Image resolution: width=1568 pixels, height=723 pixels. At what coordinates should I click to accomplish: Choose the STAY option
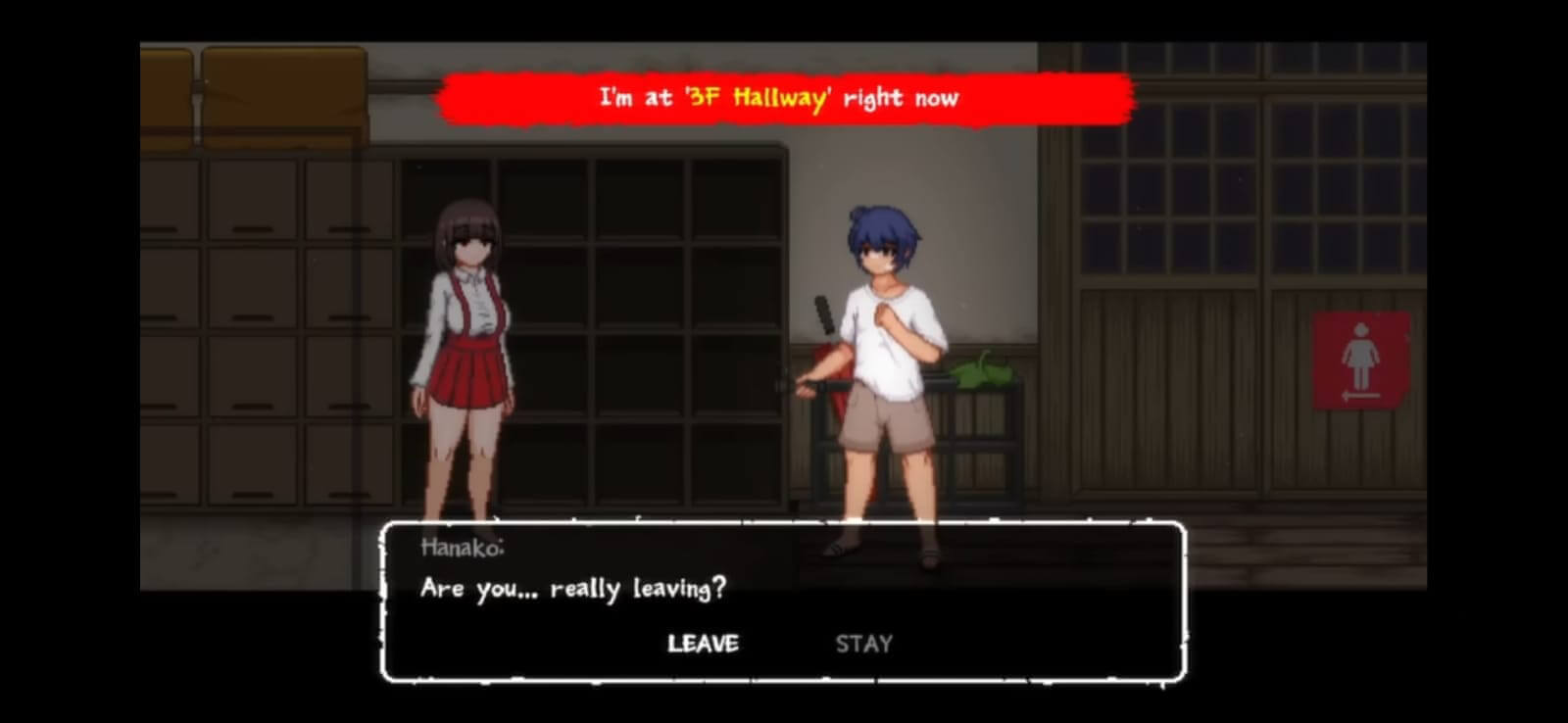point(863,644)
